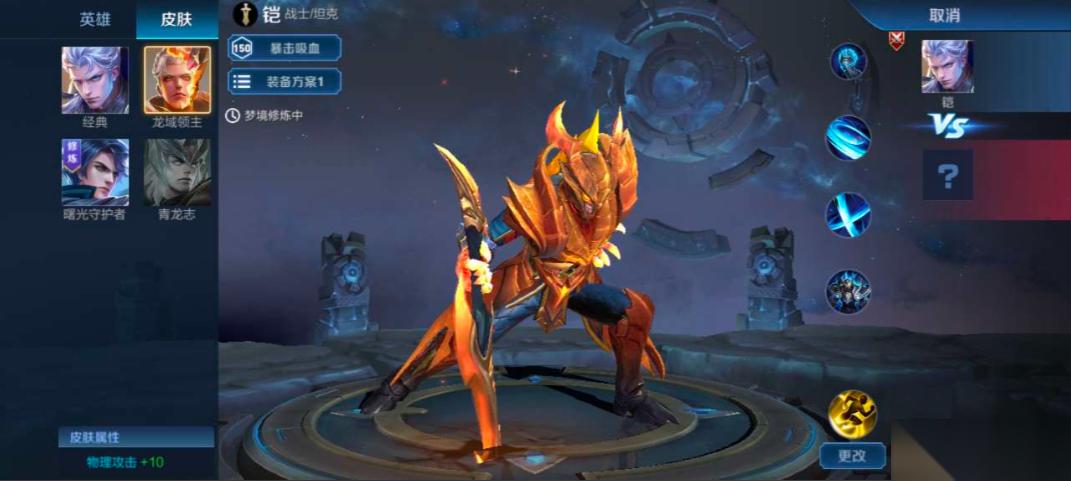Pick the 曙光守护者 skin thumbnail

click(x=95, y=172)
